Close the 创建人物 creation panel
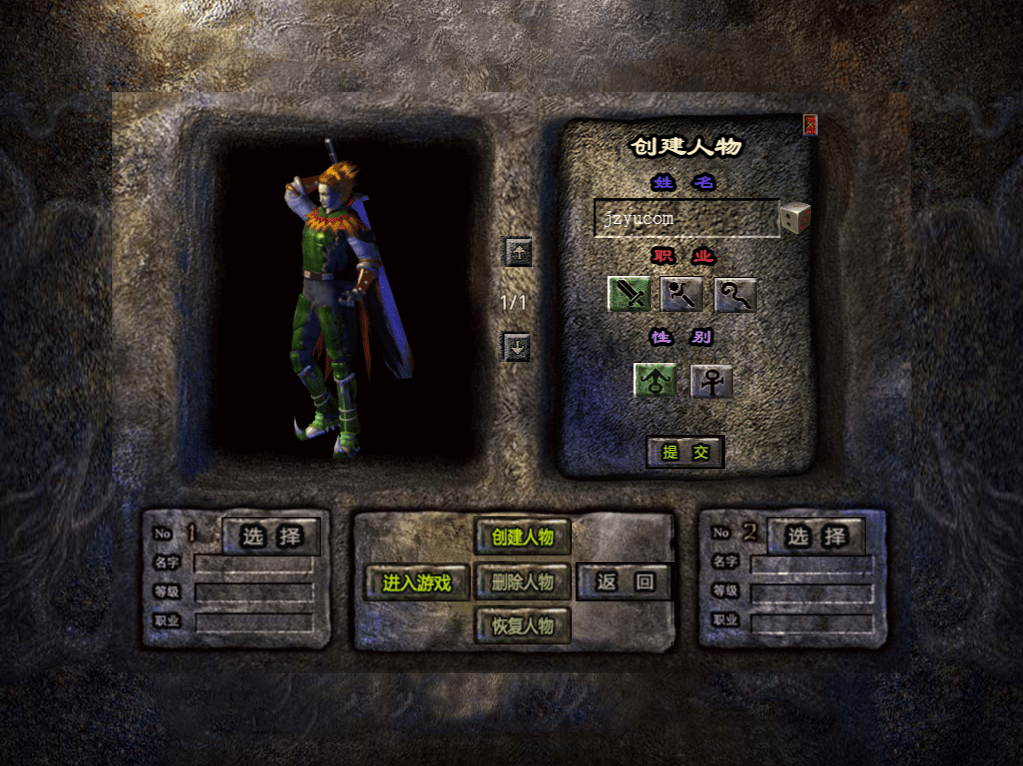The height and width of the screenshot is (766, 1023). [810, 123]
